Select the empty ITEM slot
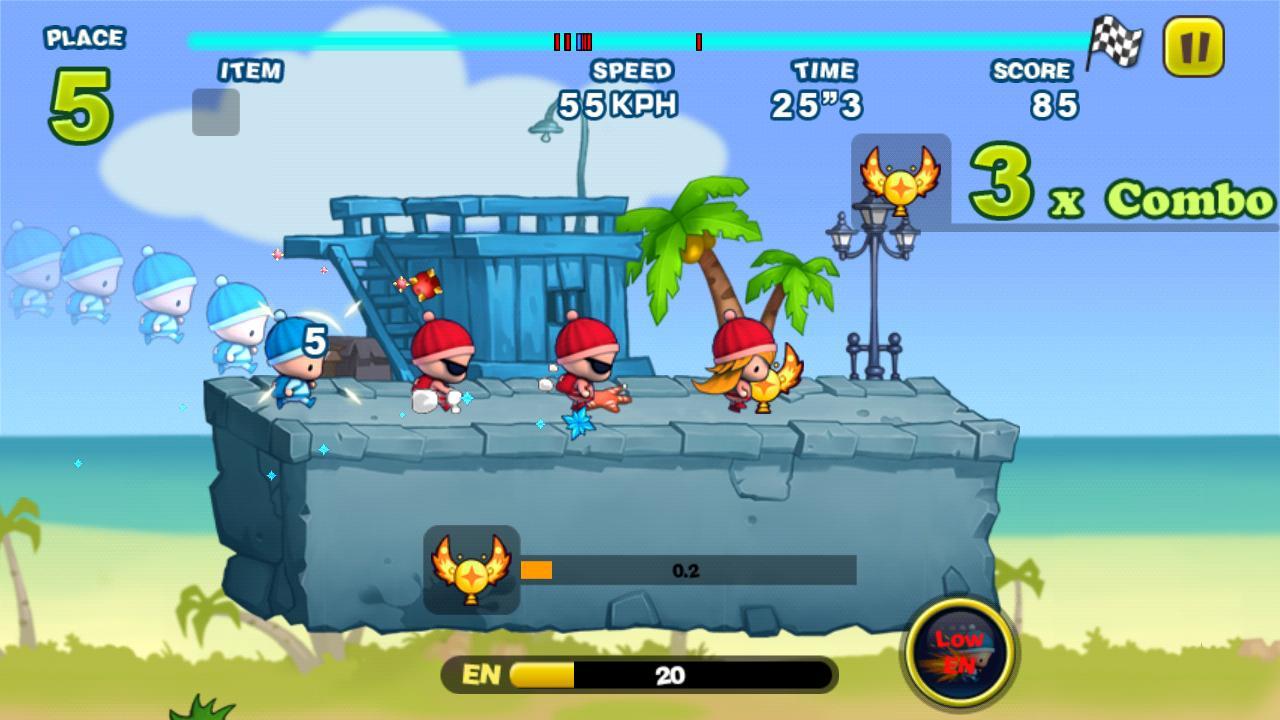Image resolution: width=1280 pixels, height=720 pixels. [216, 111]
